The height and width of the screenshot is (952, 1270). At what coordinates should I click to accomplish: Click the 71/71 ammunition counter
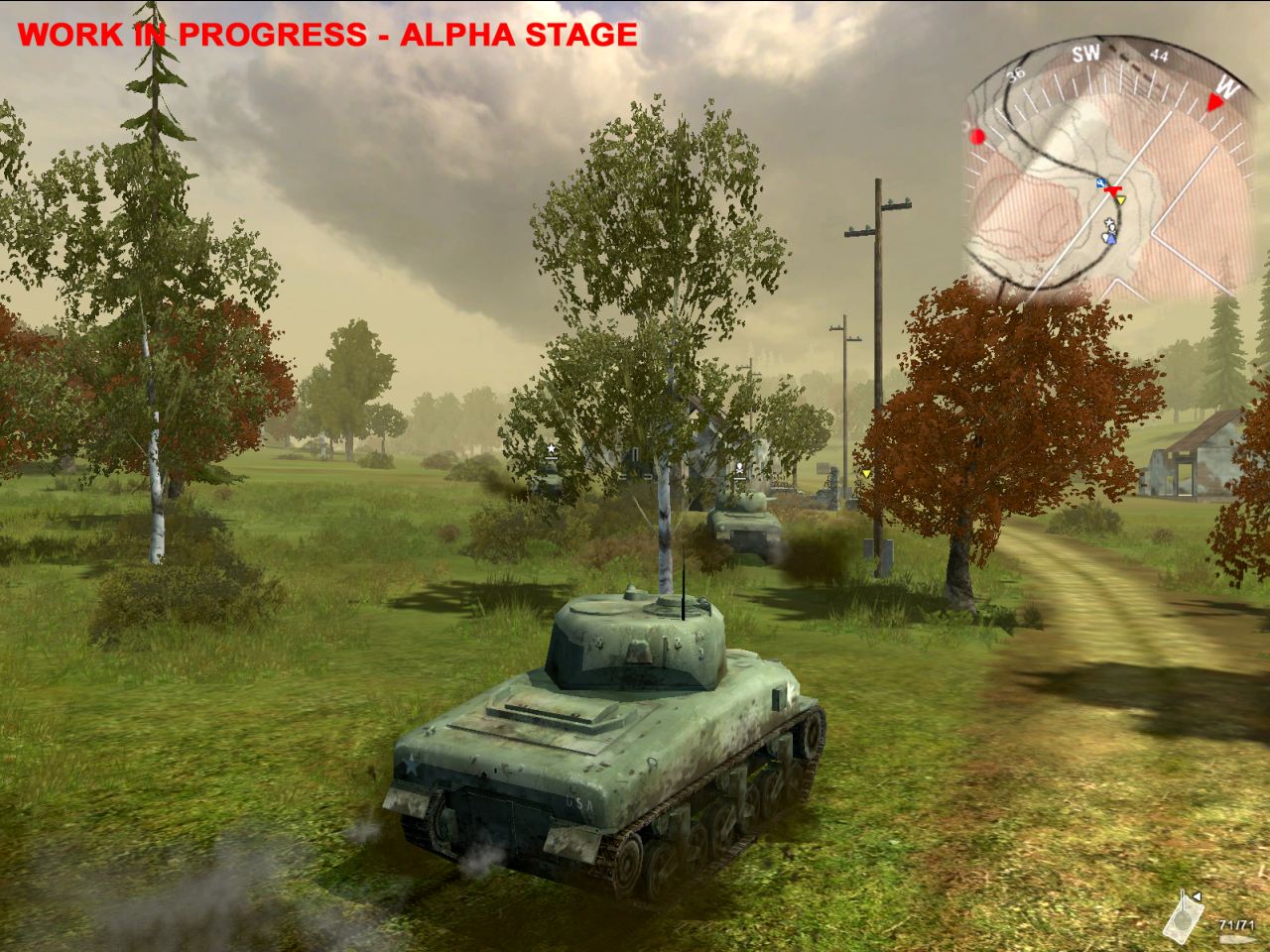(1236, 925)
